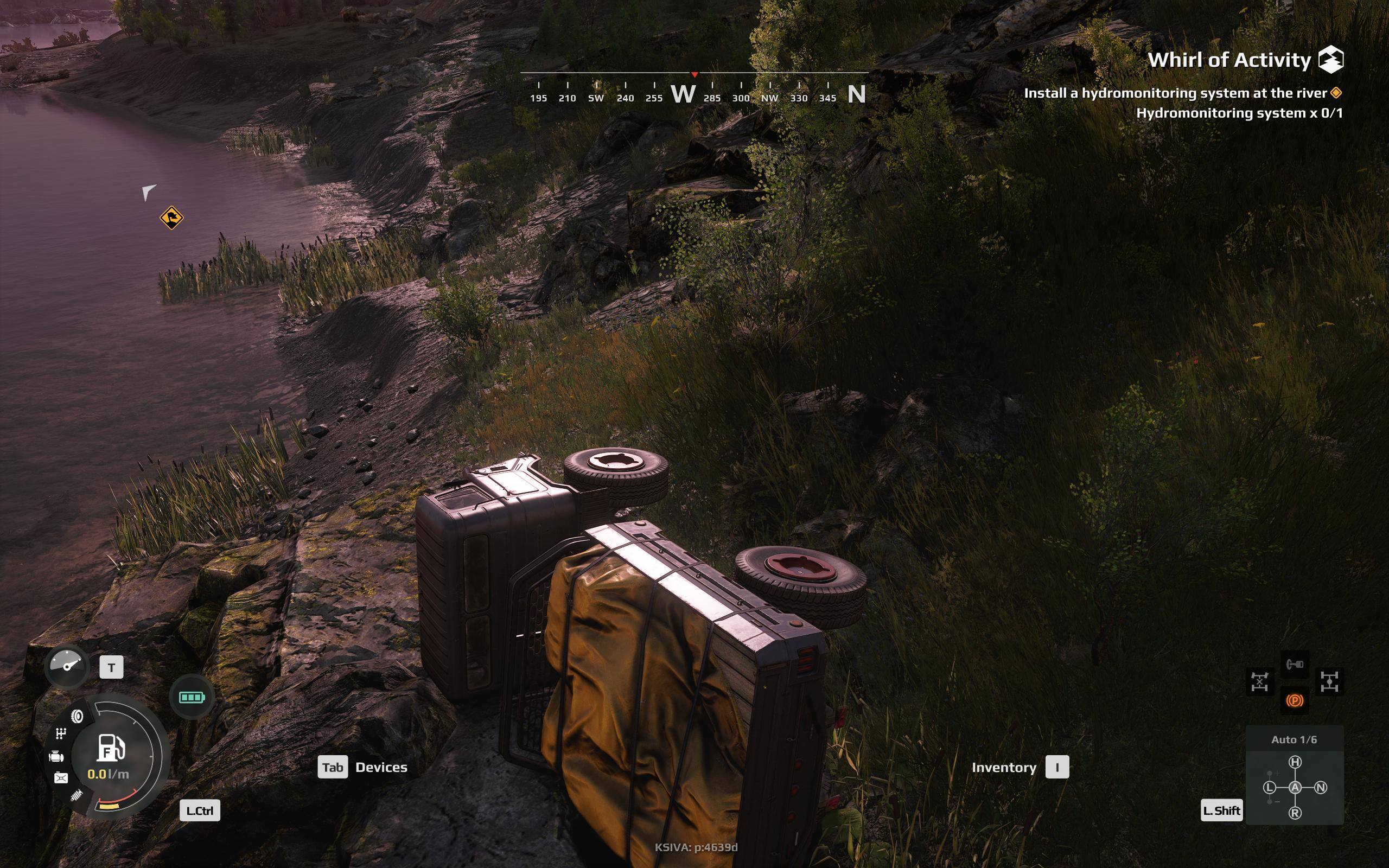This screenshot has width=1389, height=868.
Task: Shift gearbox to High gear
Action: pos(1295,762)
